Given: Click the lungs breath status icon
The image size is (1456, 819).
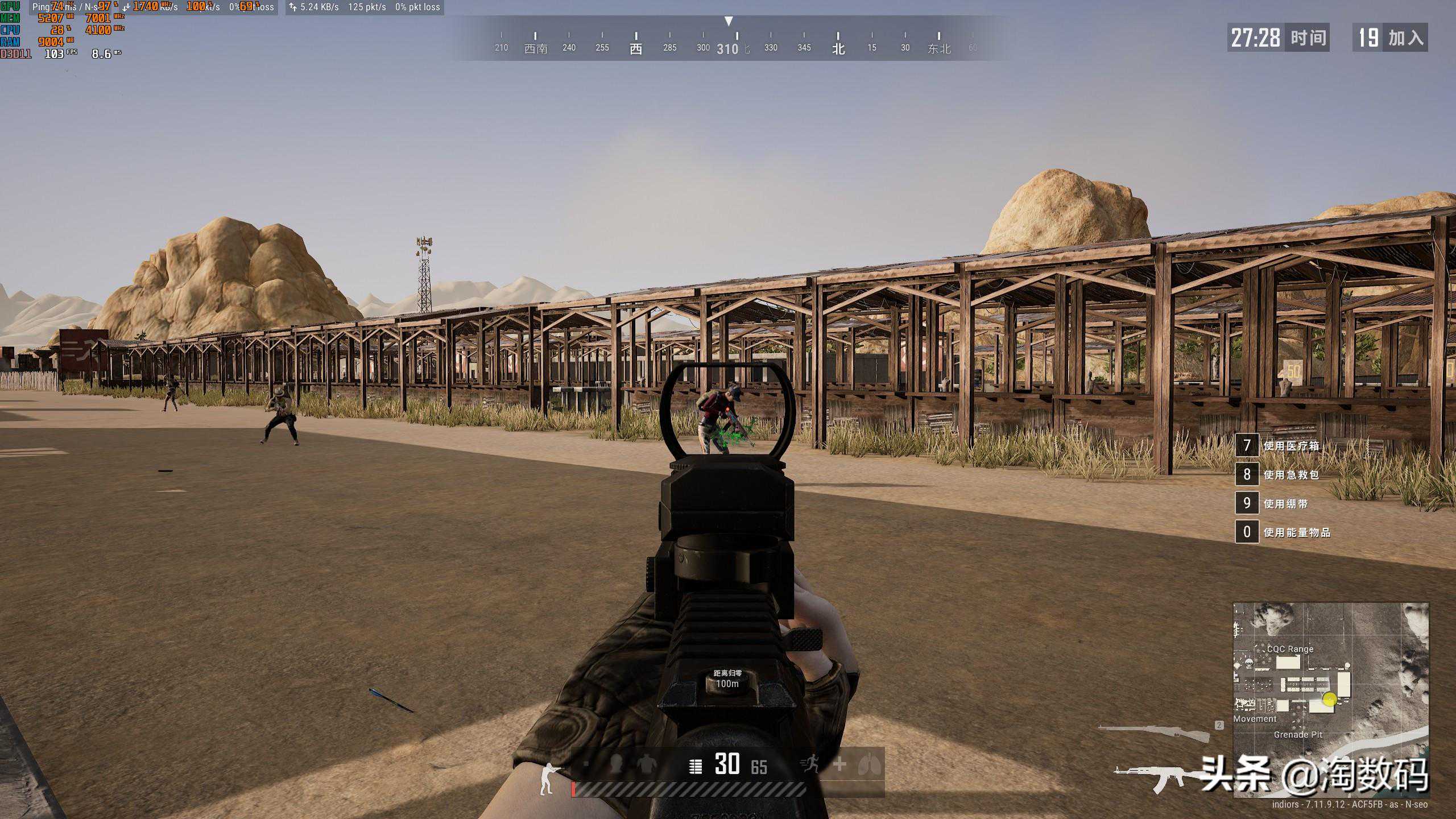Looking at the screenshot, I should point(870,764).
